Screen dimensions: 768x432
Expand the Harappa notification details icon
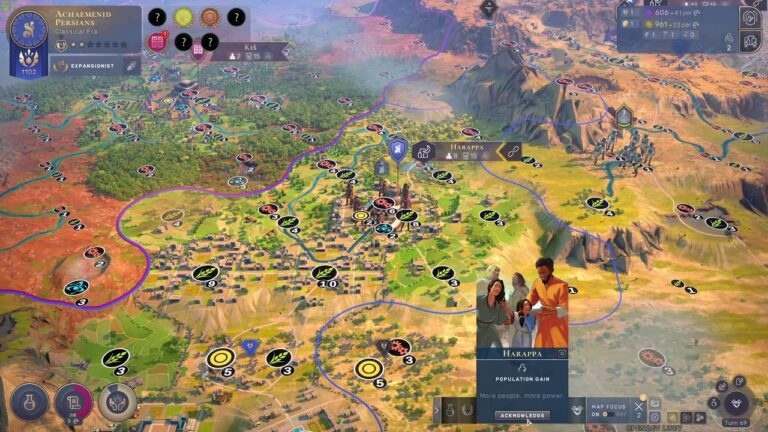point(562,353)
